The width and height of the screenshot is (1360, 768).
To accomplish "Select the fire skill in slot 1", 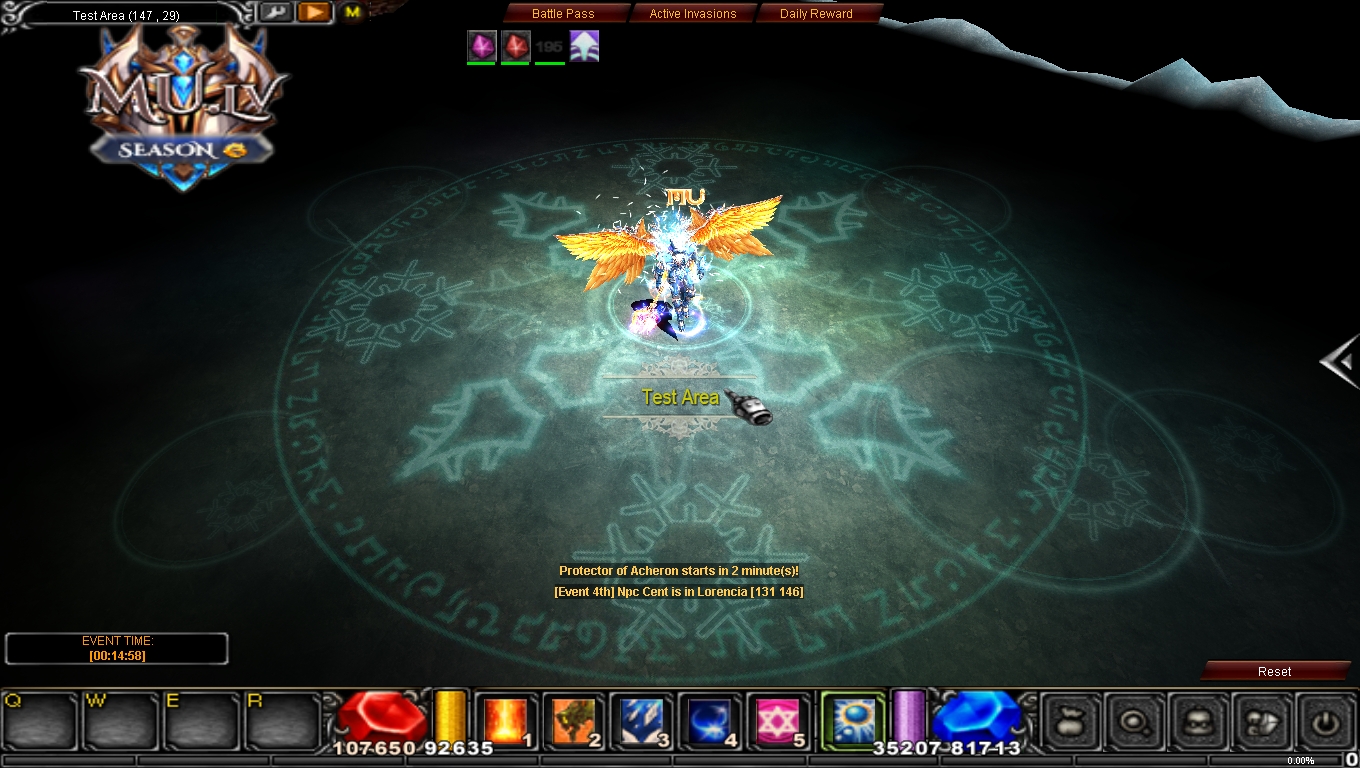I will (x=506, y=720).
